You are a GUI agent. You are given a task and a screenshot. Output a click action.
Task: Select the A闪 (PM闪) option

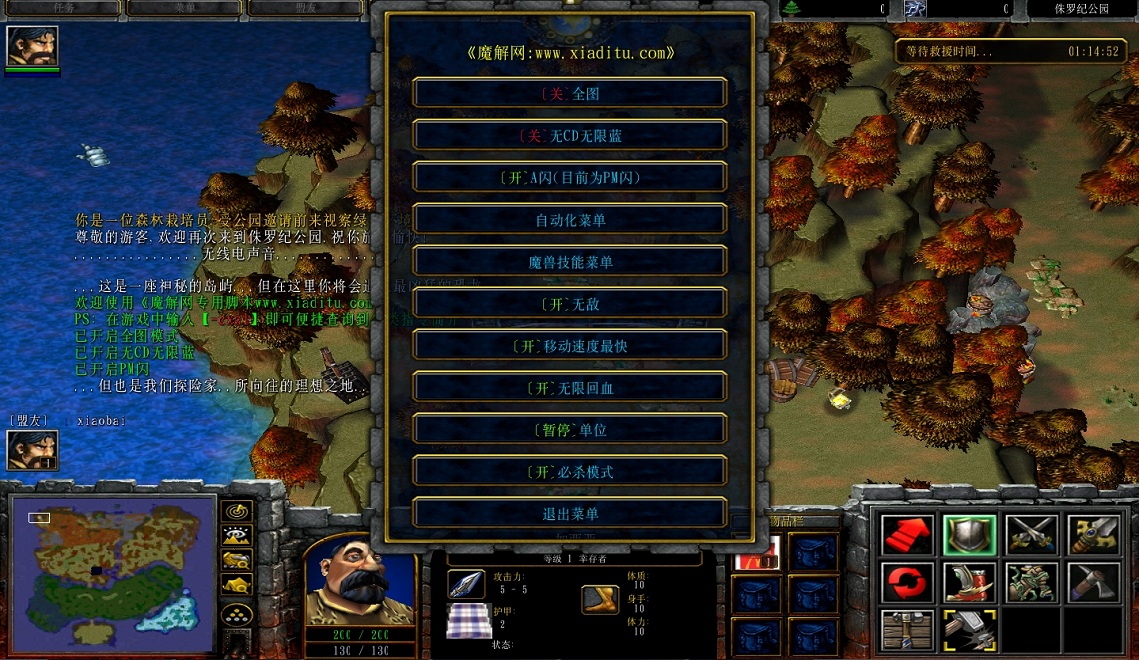(x=569, y=177)
